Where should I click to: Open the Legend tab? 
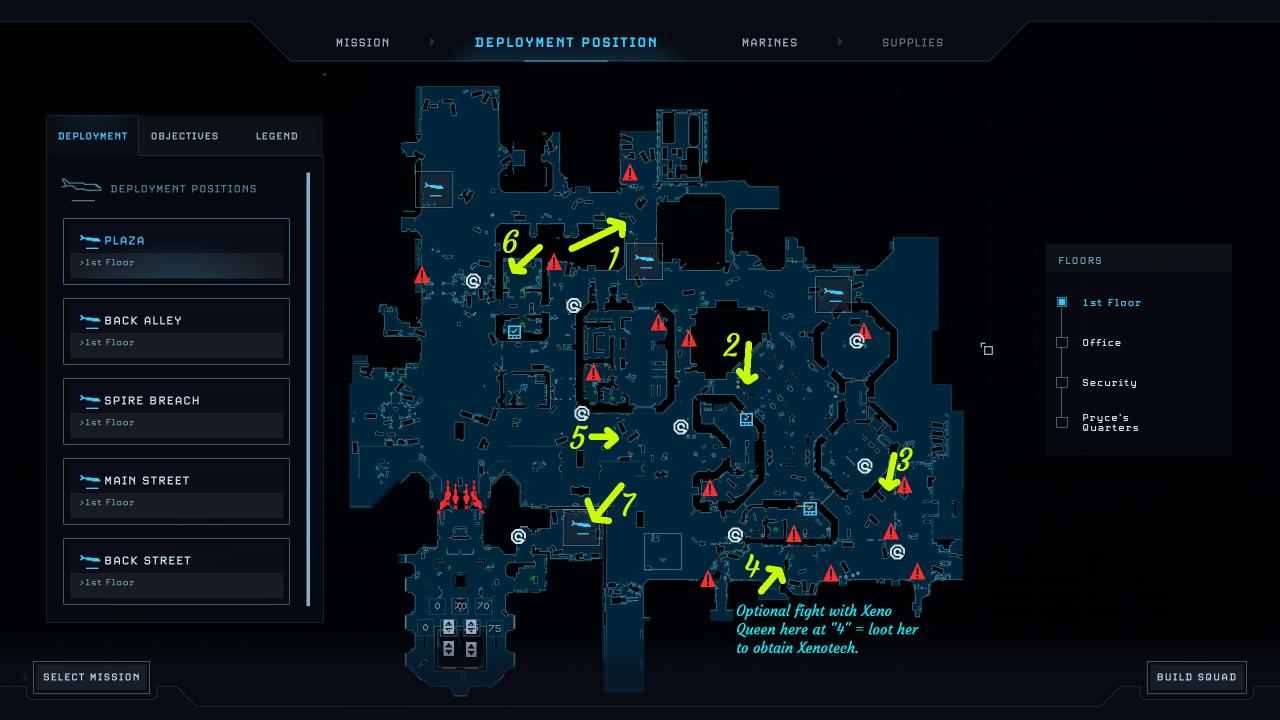pyautogui.click(x=276, y=136)
